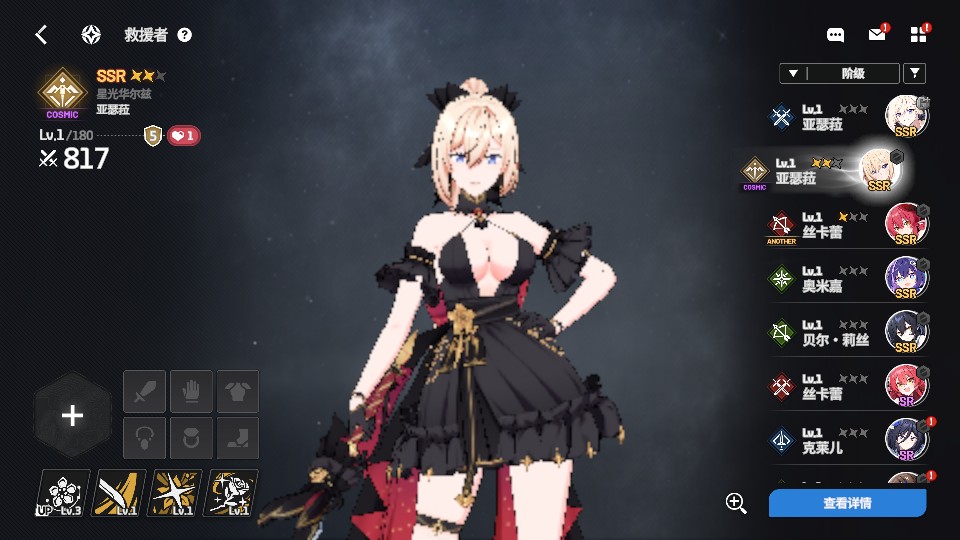Tap the heart affection badge

click(x=183, y=136)
